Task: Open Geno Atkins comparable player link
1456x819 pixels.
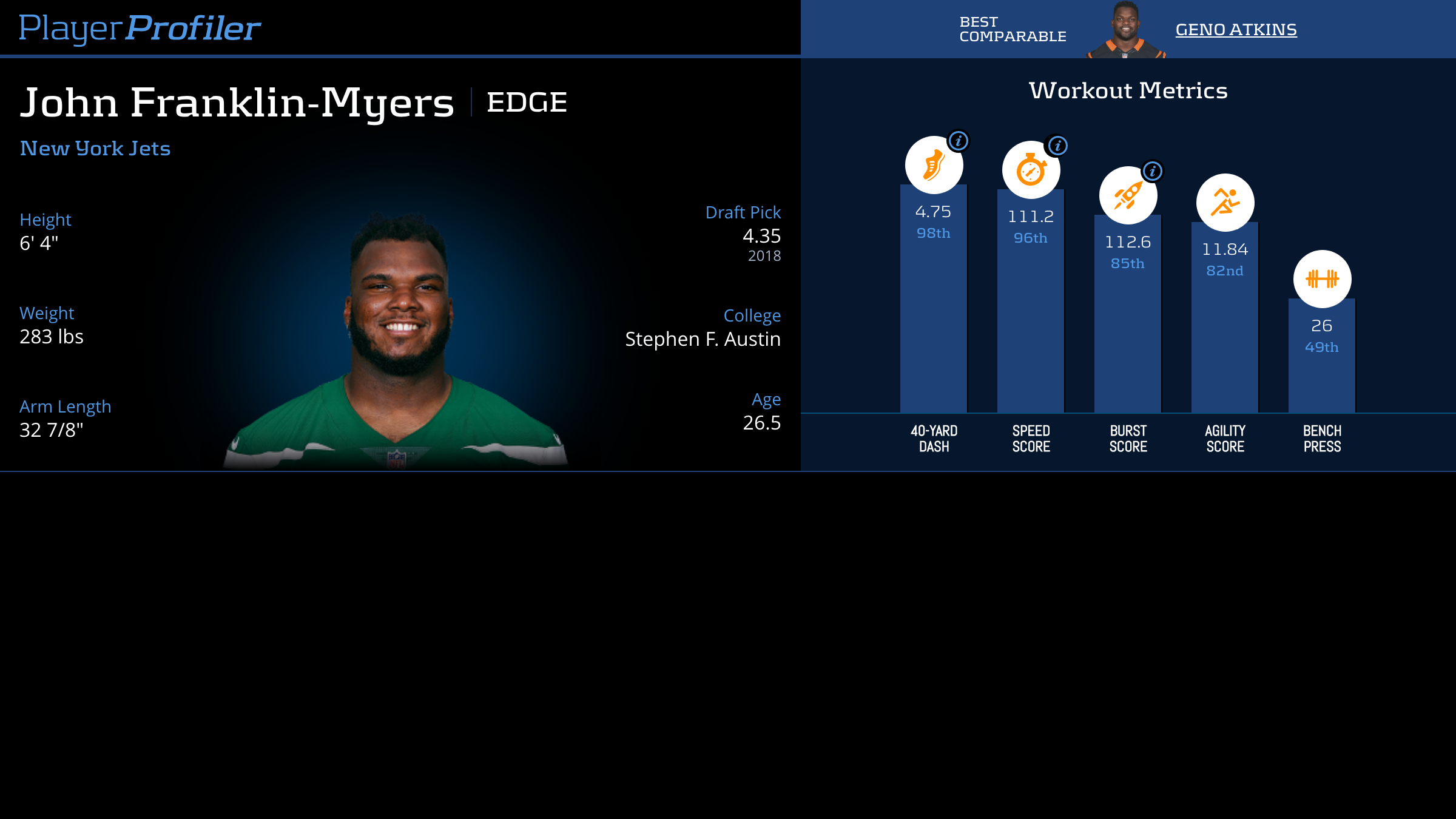Action: 1236,30
